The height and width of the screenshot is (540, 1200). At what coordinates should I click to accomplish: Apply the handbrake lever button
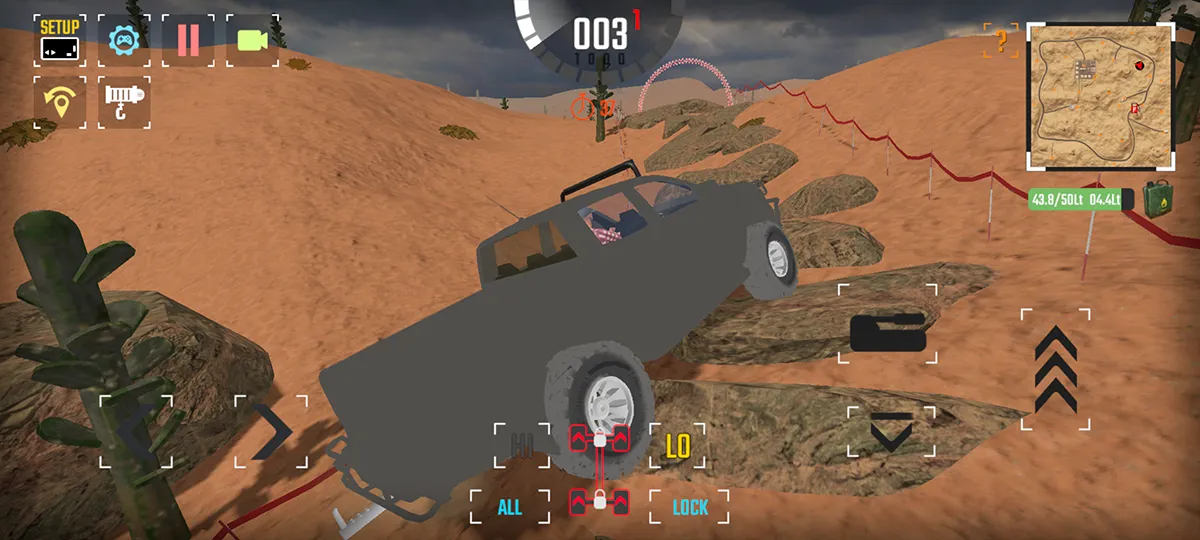(x=888, y=333)
